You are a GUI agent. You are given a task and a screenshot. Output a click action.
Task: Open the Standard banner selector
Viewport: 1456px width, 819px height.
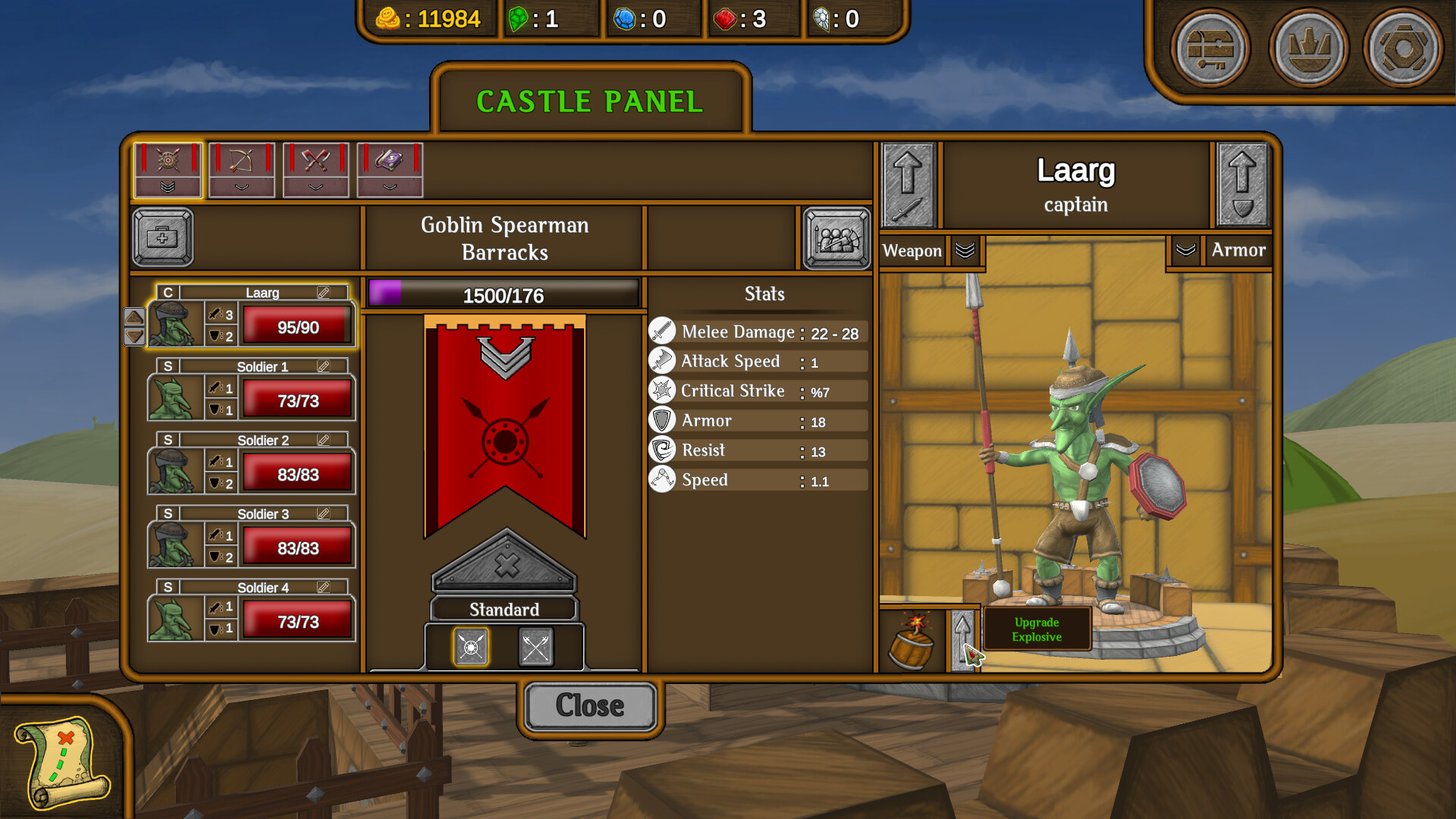(x=504, y=609)
